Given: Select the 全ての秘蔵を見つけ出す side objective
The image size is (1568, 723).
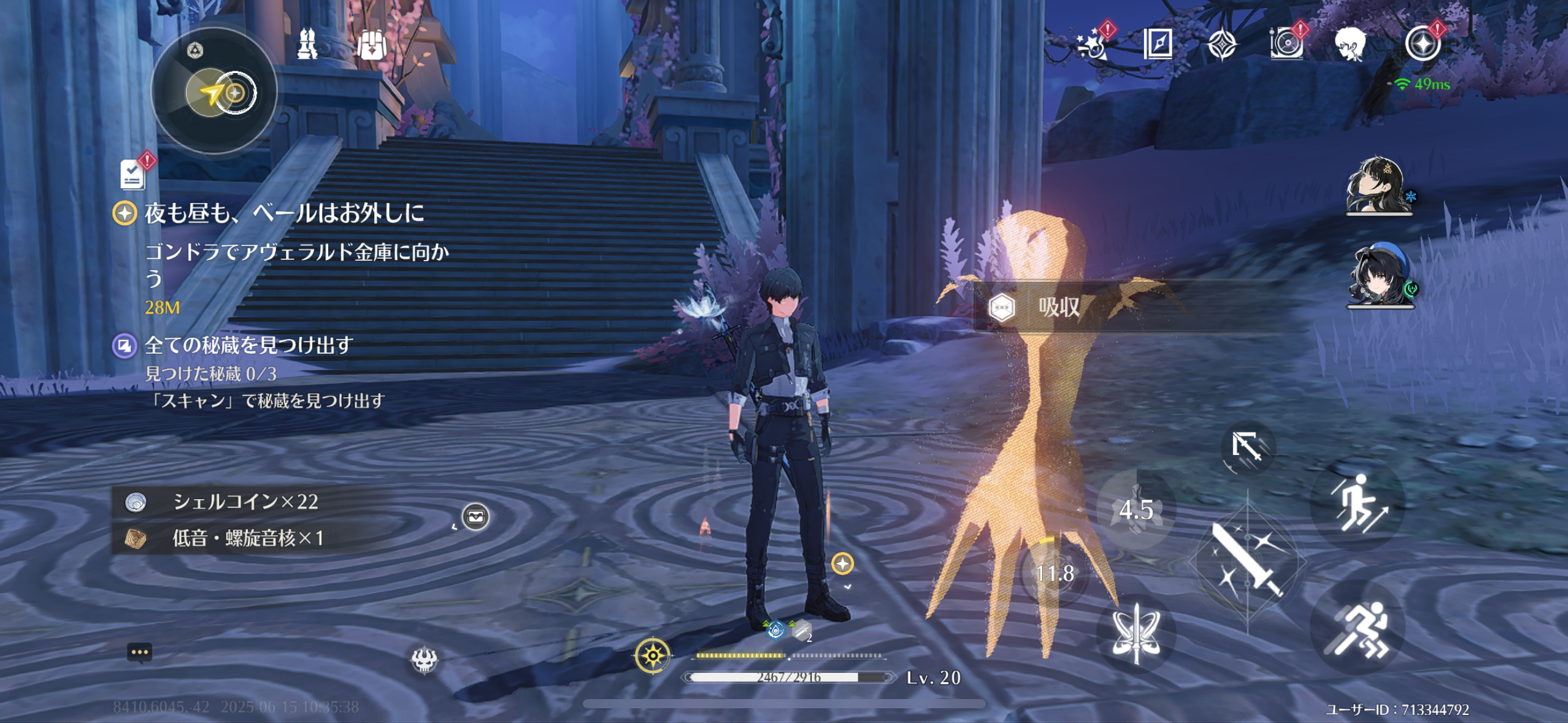Looking at the screenshot, I should (x=248, y=345).
